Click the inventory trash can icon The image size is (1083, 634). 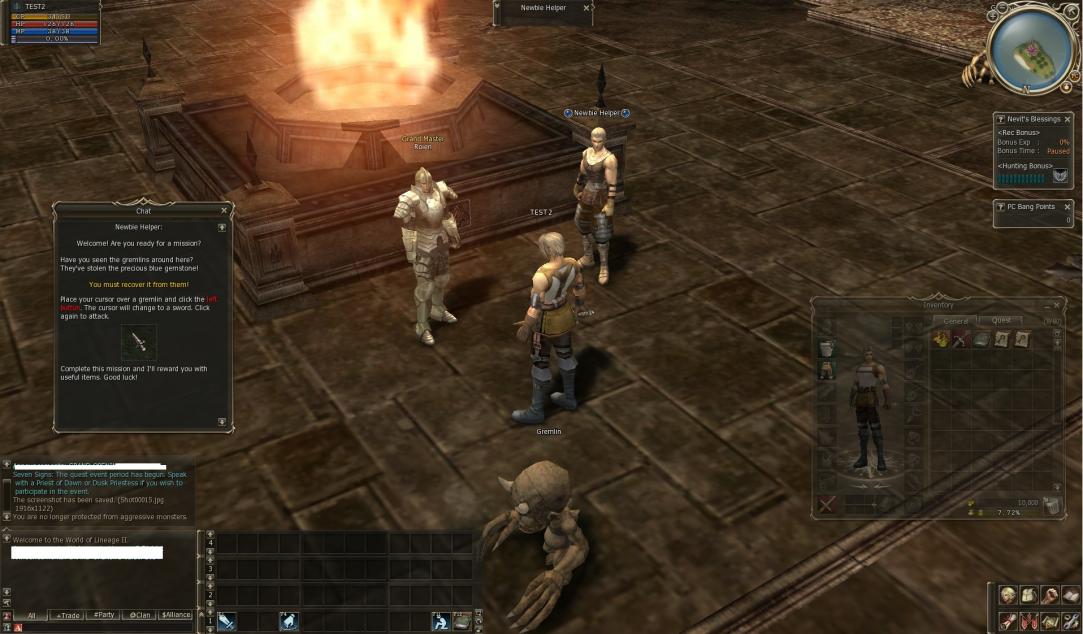pos(1052,506)
